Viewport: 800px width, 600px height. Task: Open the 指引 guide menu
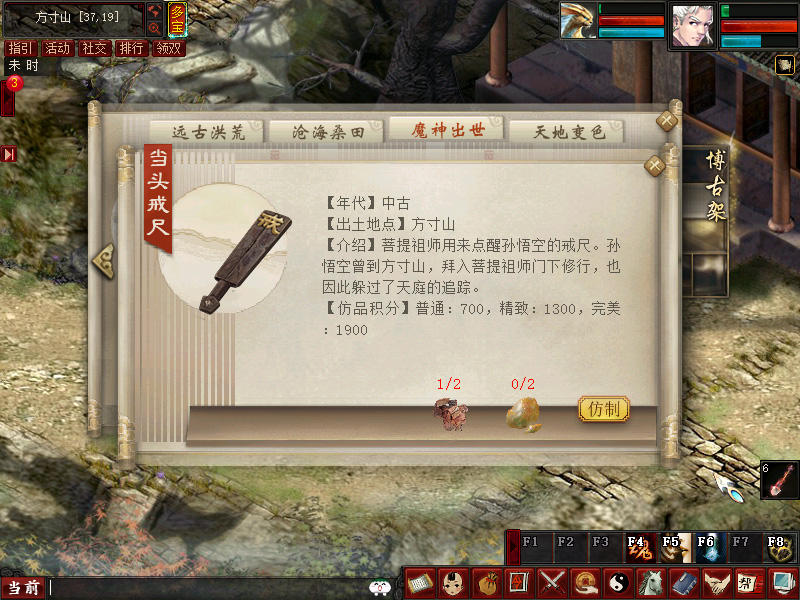click(x=19, y=48)
